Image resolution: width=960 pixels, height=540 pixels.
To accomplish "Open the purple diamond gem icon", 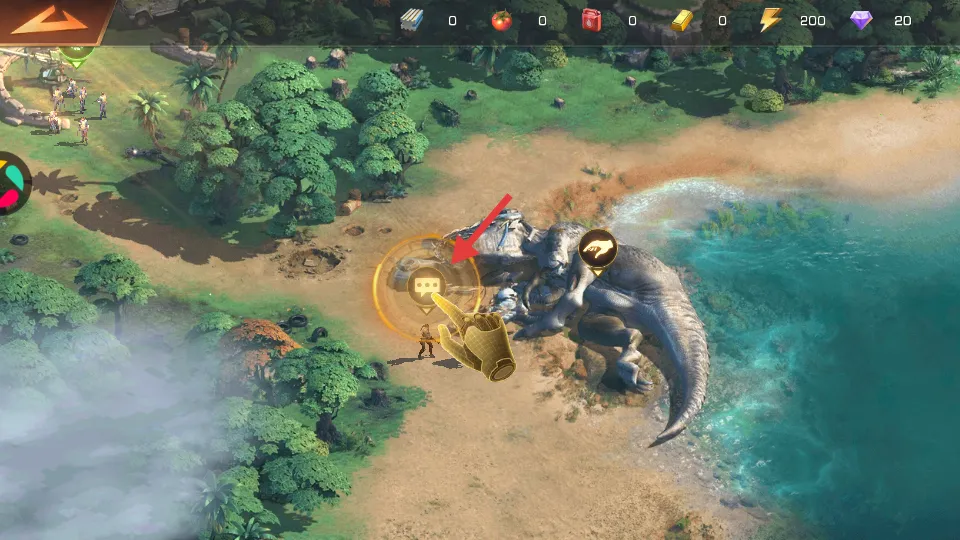I will pos(861,20).
